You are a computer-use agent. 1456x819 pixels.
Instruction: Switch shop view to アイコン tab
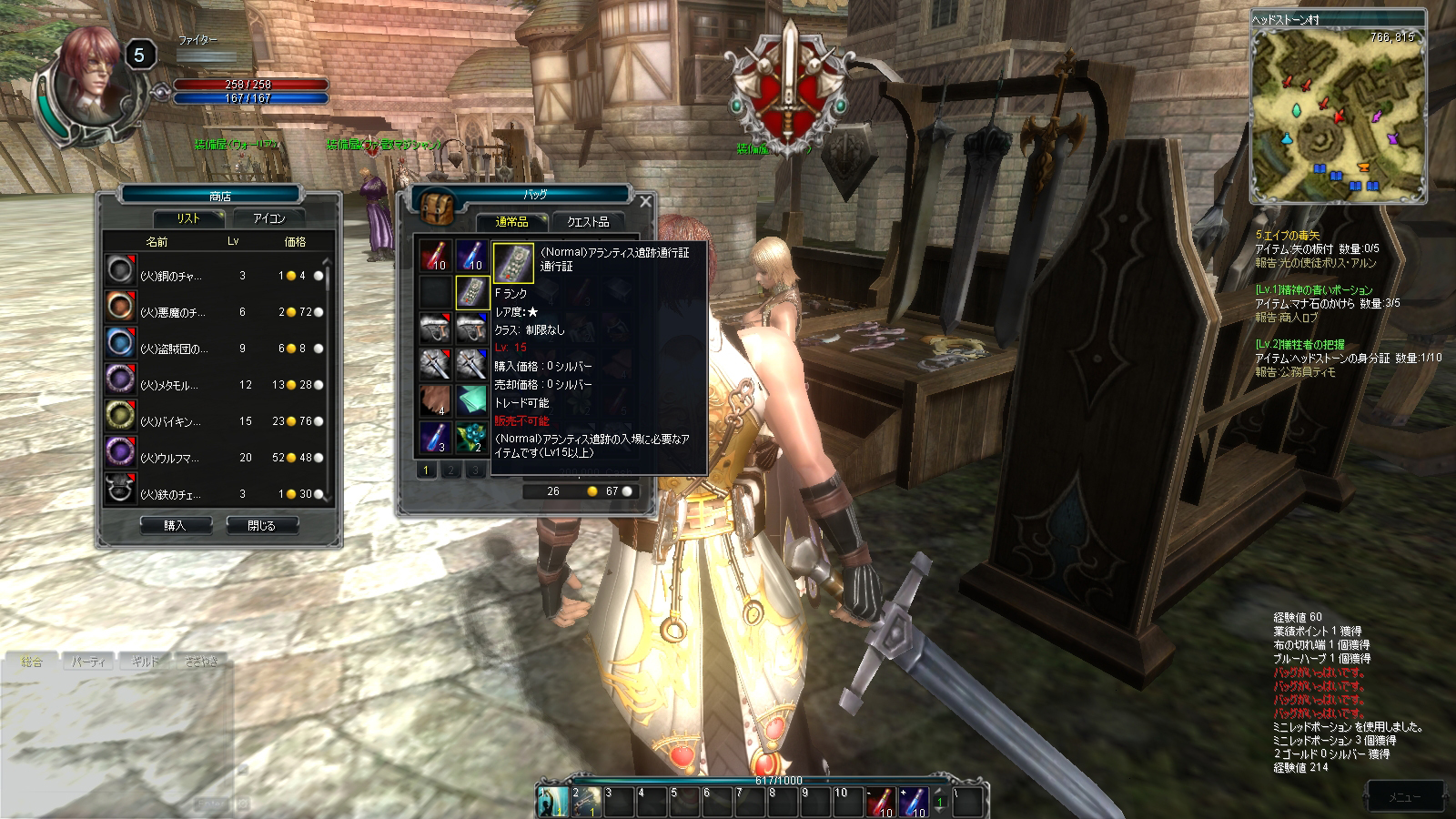269,218
